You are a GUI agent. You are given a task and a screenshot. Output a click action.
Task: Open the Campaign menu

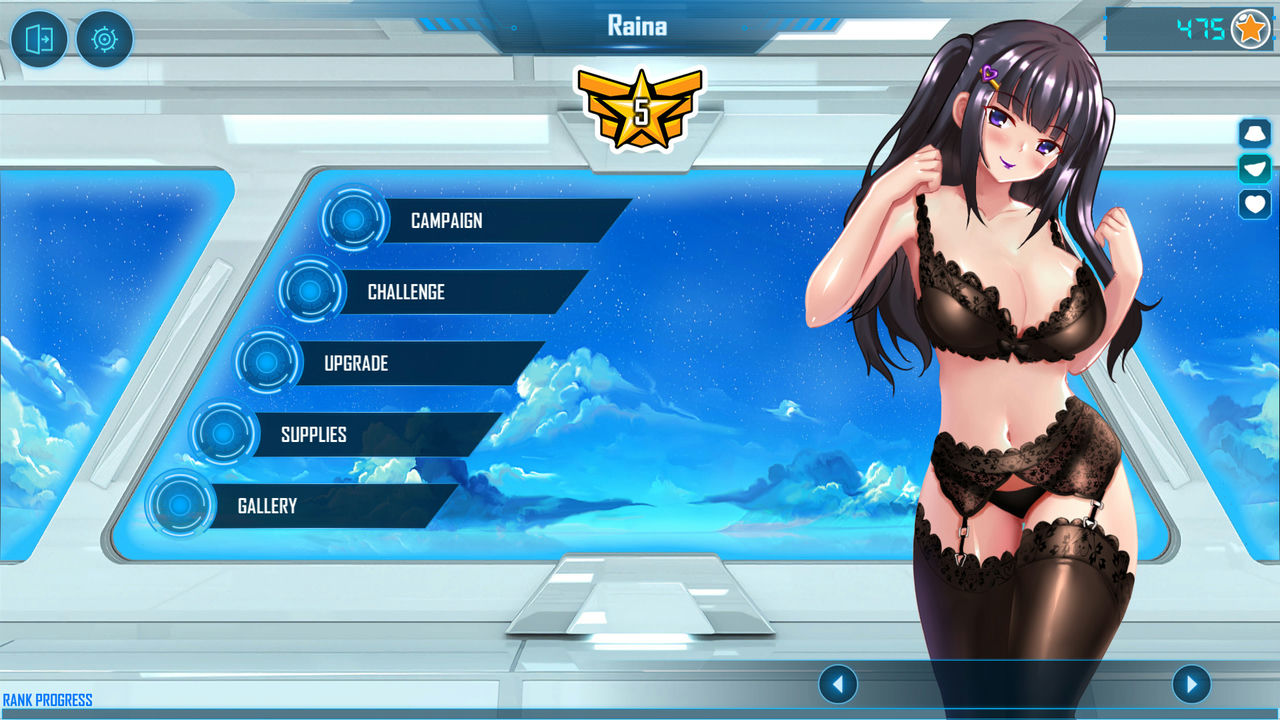click(x=447, y=221)
